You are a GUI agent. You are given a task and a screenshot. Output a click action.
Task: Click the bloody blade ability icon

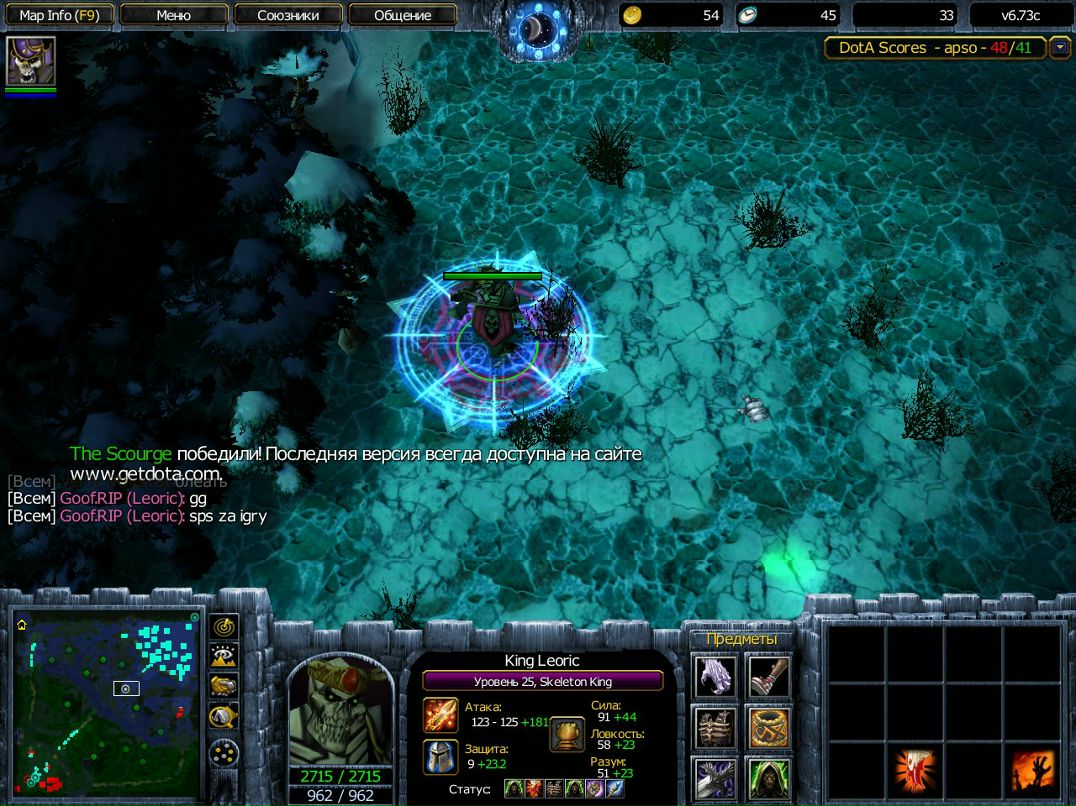[x=915, y=771]
